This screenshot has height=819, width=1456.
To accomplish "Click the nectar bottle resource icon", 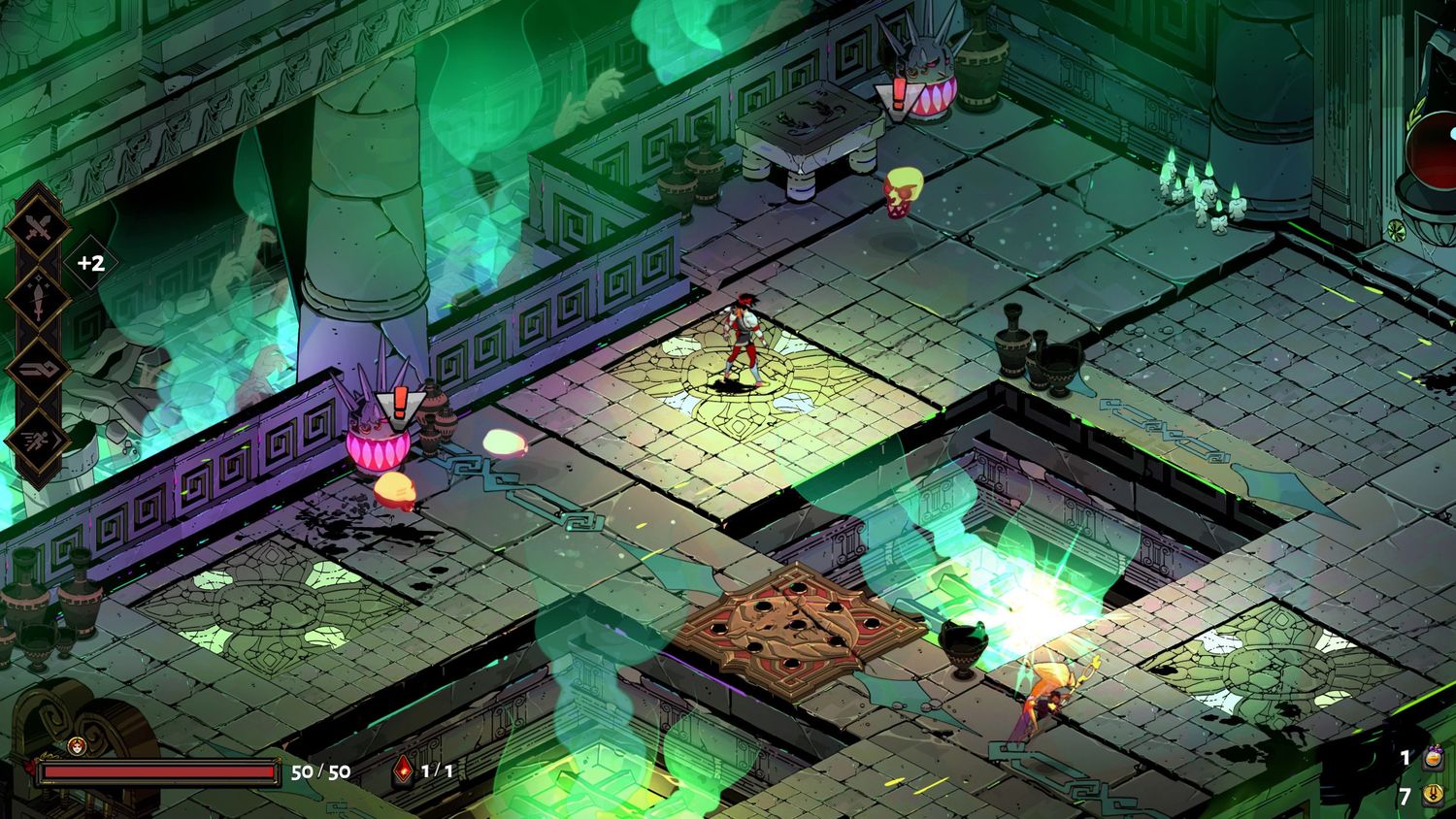I will coord(1433,758).
